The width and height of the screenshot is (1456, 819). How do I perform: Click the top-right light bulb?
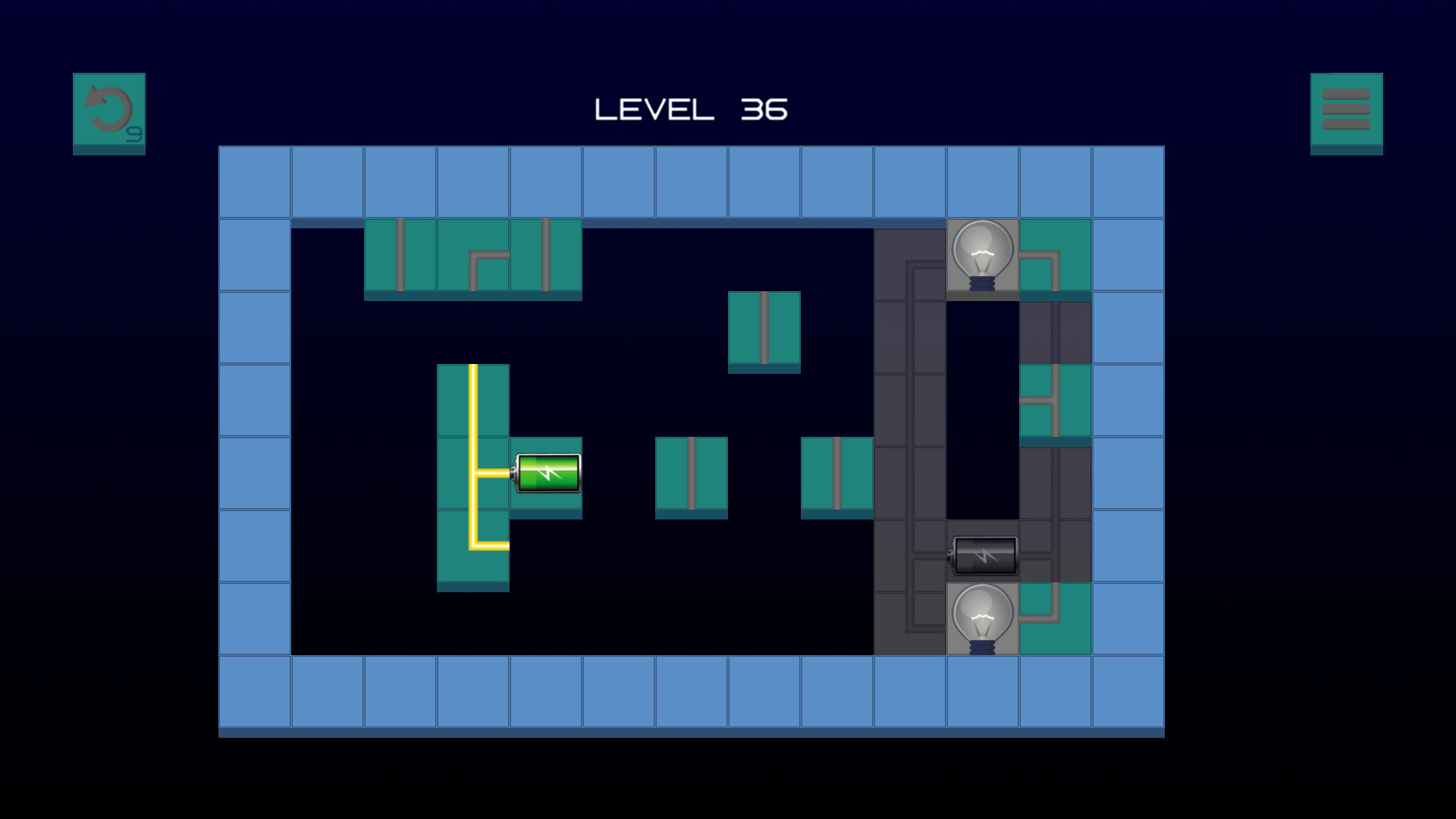tap(981, 253)
